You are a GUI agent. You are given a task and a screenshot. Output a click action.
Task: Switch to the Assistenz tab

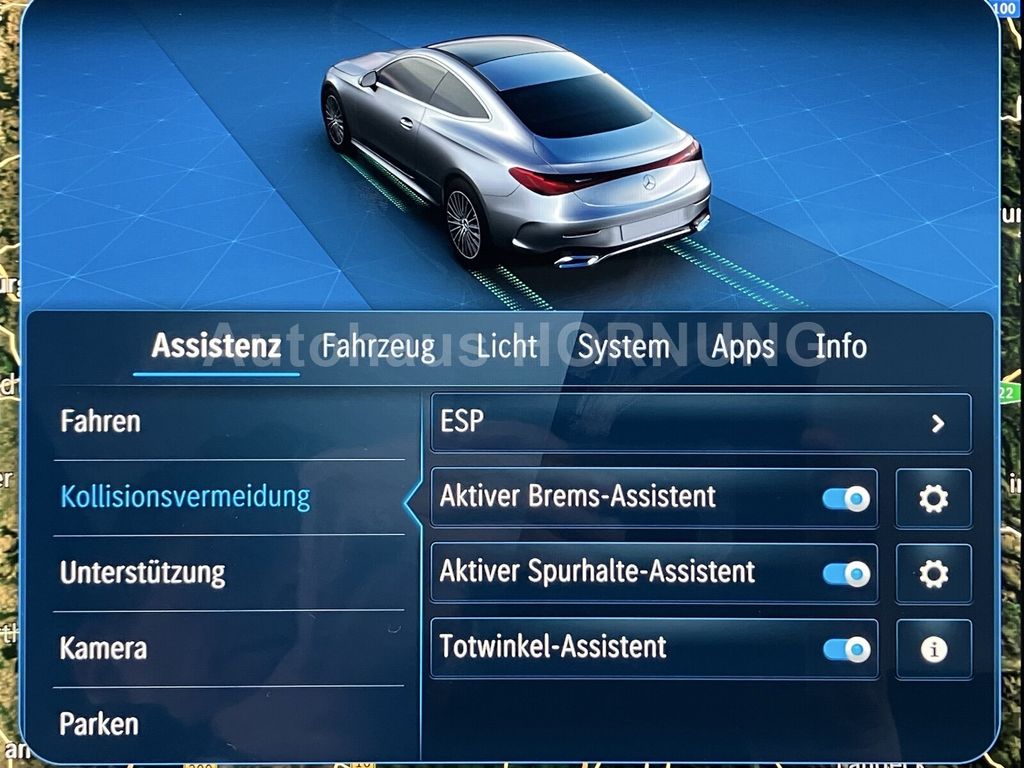tap(216, 347)
